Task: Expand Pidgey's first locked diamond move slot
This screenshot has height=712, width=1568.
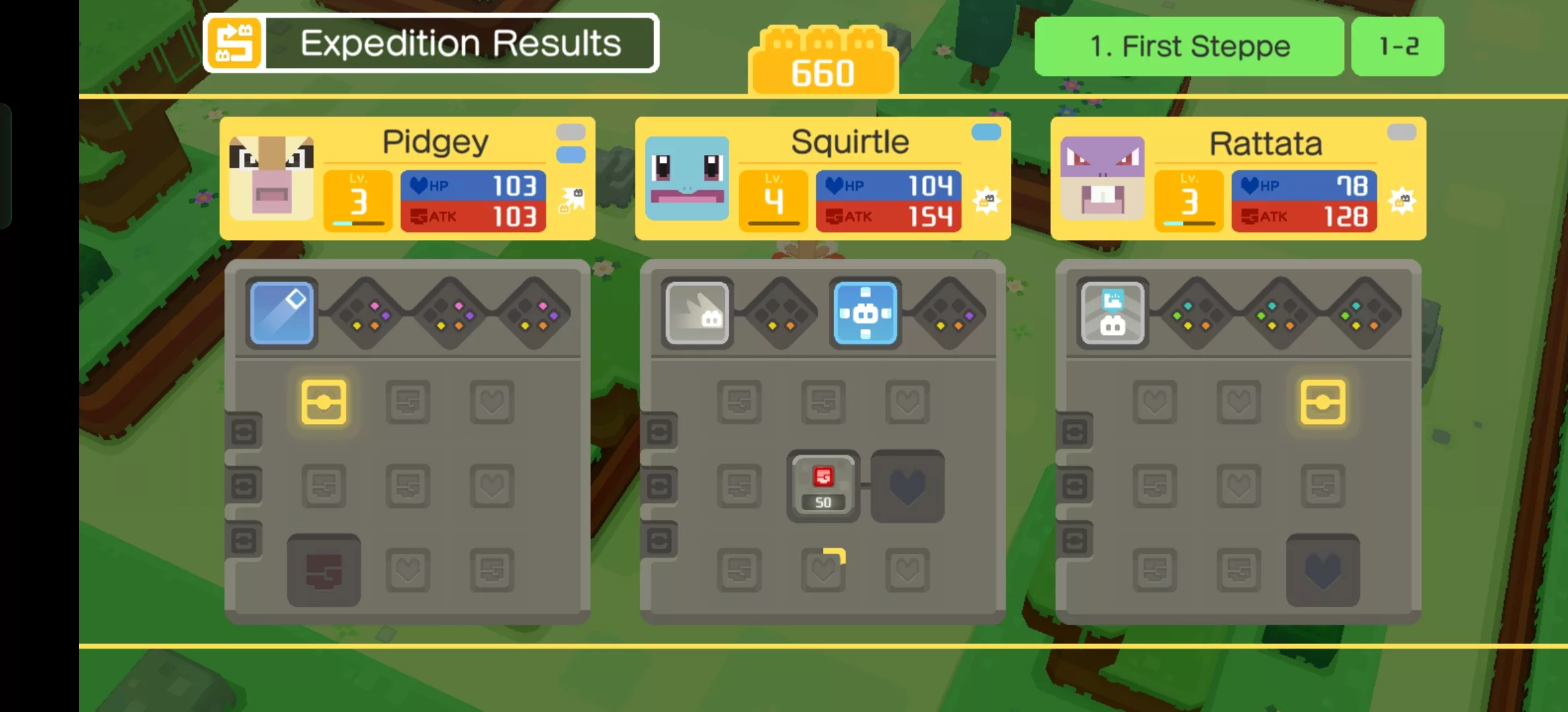Action: (366, 312)
